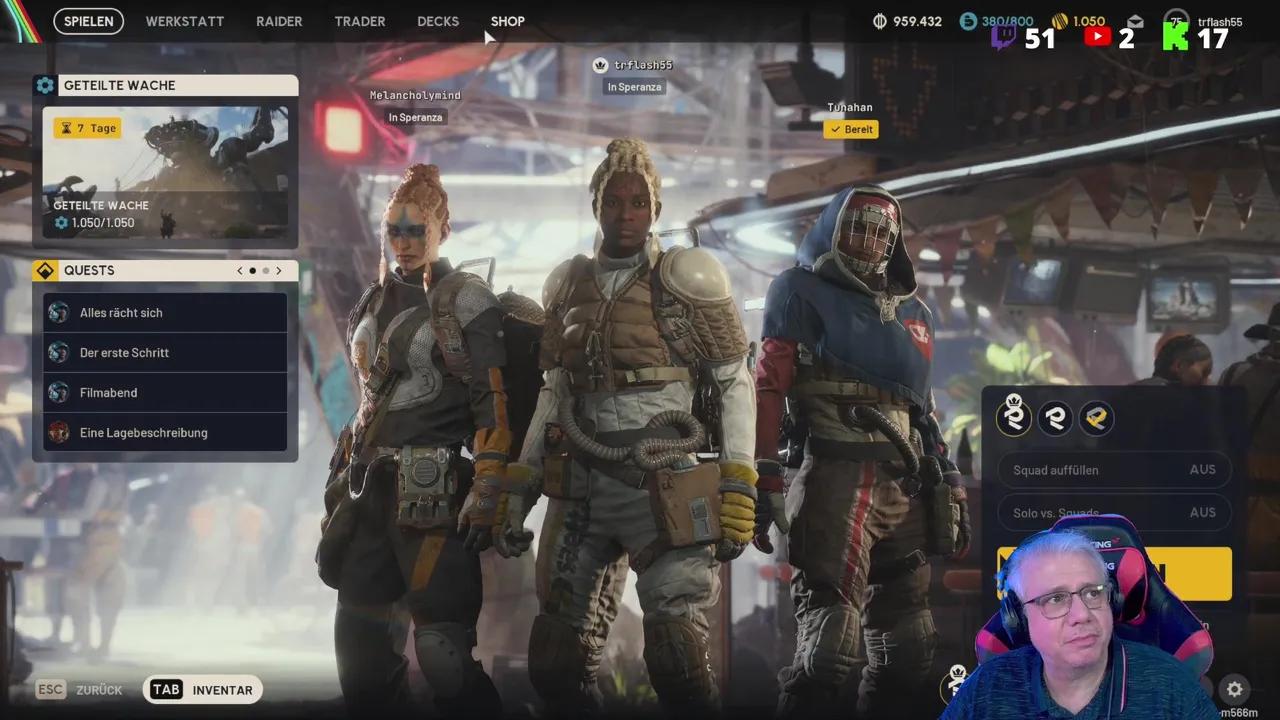This screenshot has width=1280, height=720.
Task: Click the middle faction emblem icon
Action: click(1055, 418)
